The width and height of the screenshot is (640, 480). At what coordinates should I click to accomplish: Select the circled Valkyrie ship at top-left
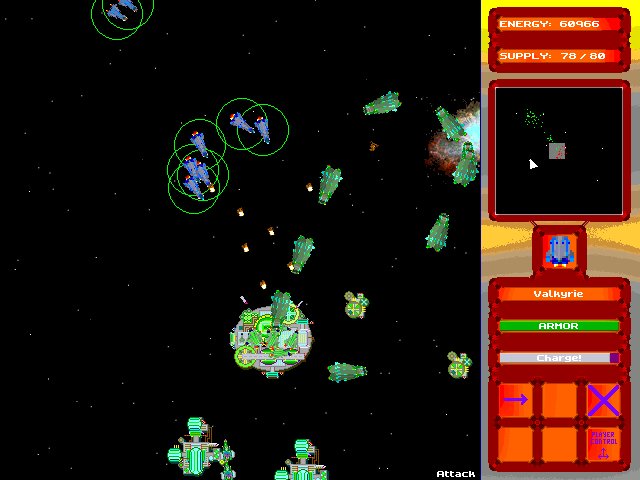point(121,11)
